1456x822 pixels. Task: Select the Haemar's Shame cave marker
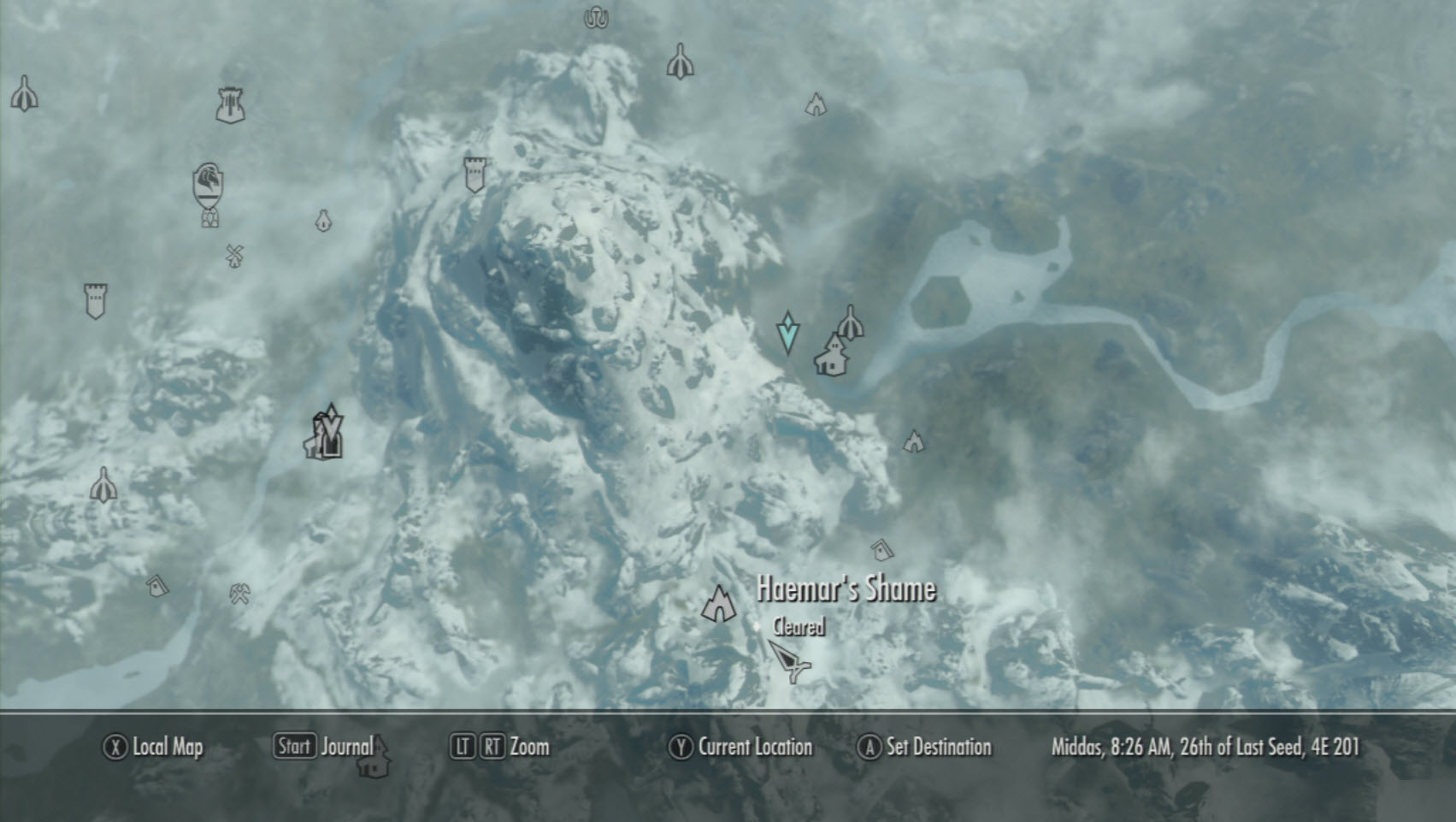point(719,604)
